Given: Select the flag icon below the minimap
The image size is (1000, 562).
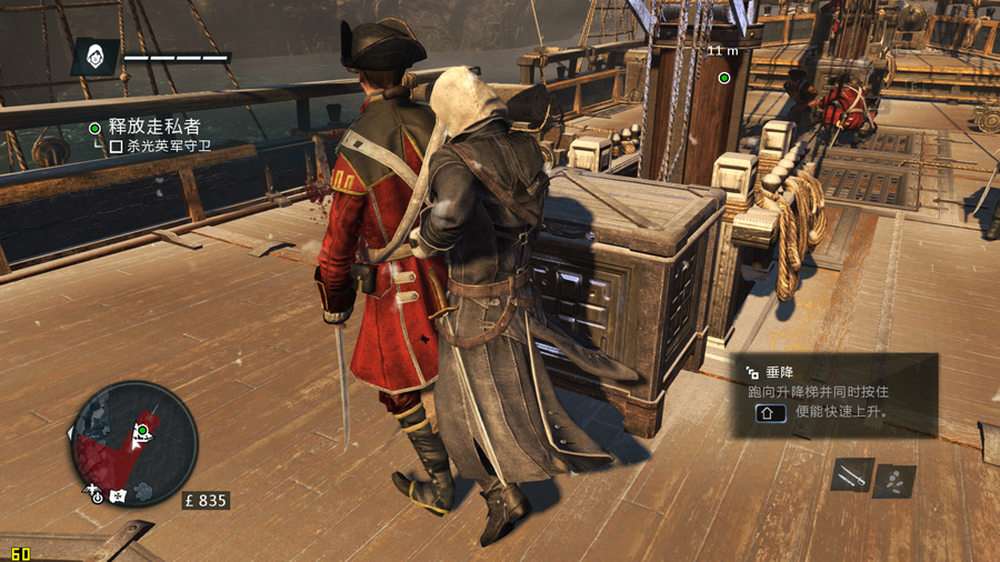Looking at the screenshot, I should coord(118,495).
